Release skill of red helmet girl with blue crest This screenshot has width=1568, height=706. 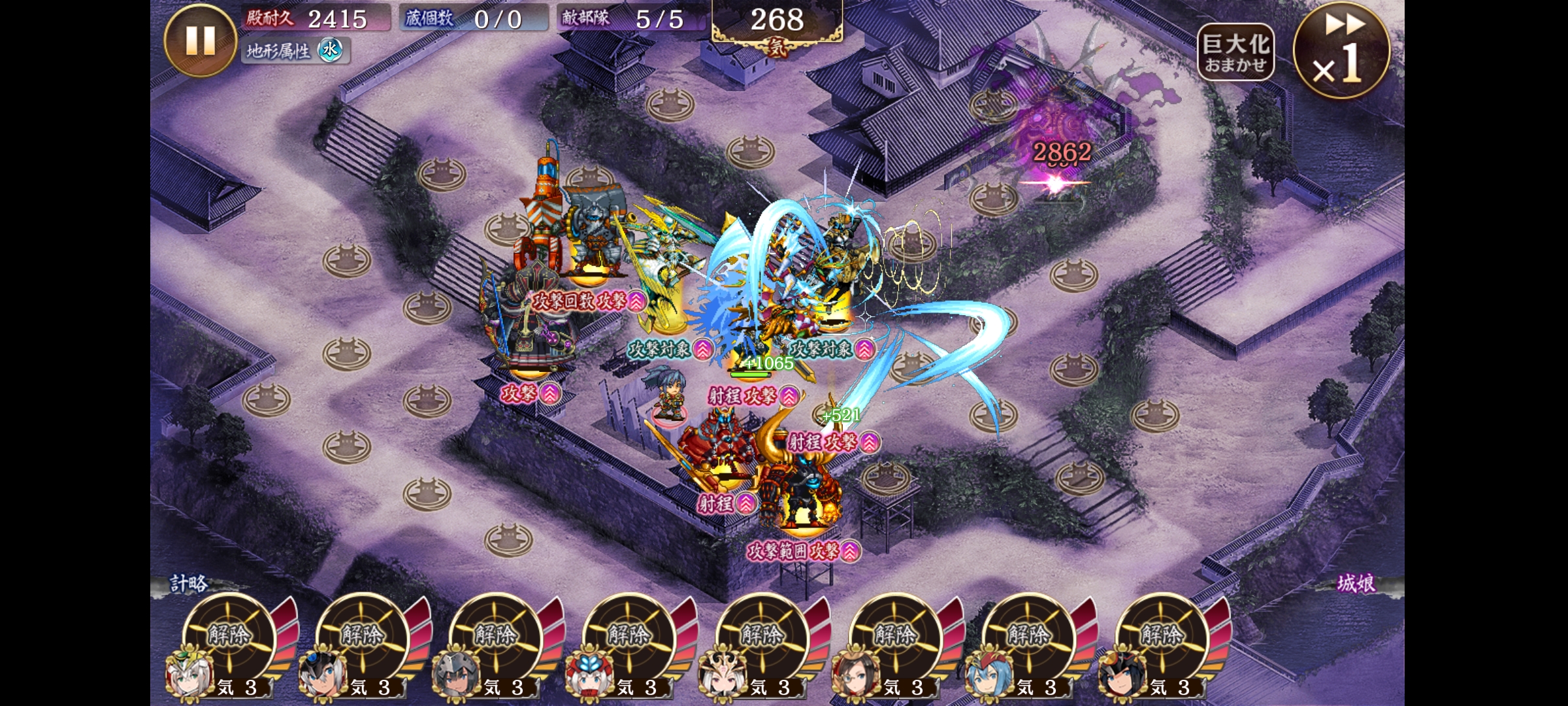click(x=629, y=635)
